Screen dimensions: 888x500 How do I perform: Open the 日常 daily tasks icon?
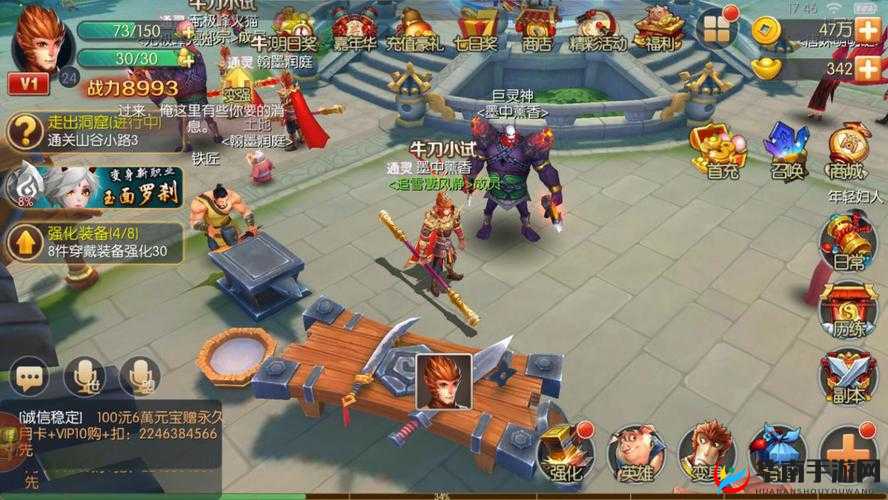pos(848,242)
